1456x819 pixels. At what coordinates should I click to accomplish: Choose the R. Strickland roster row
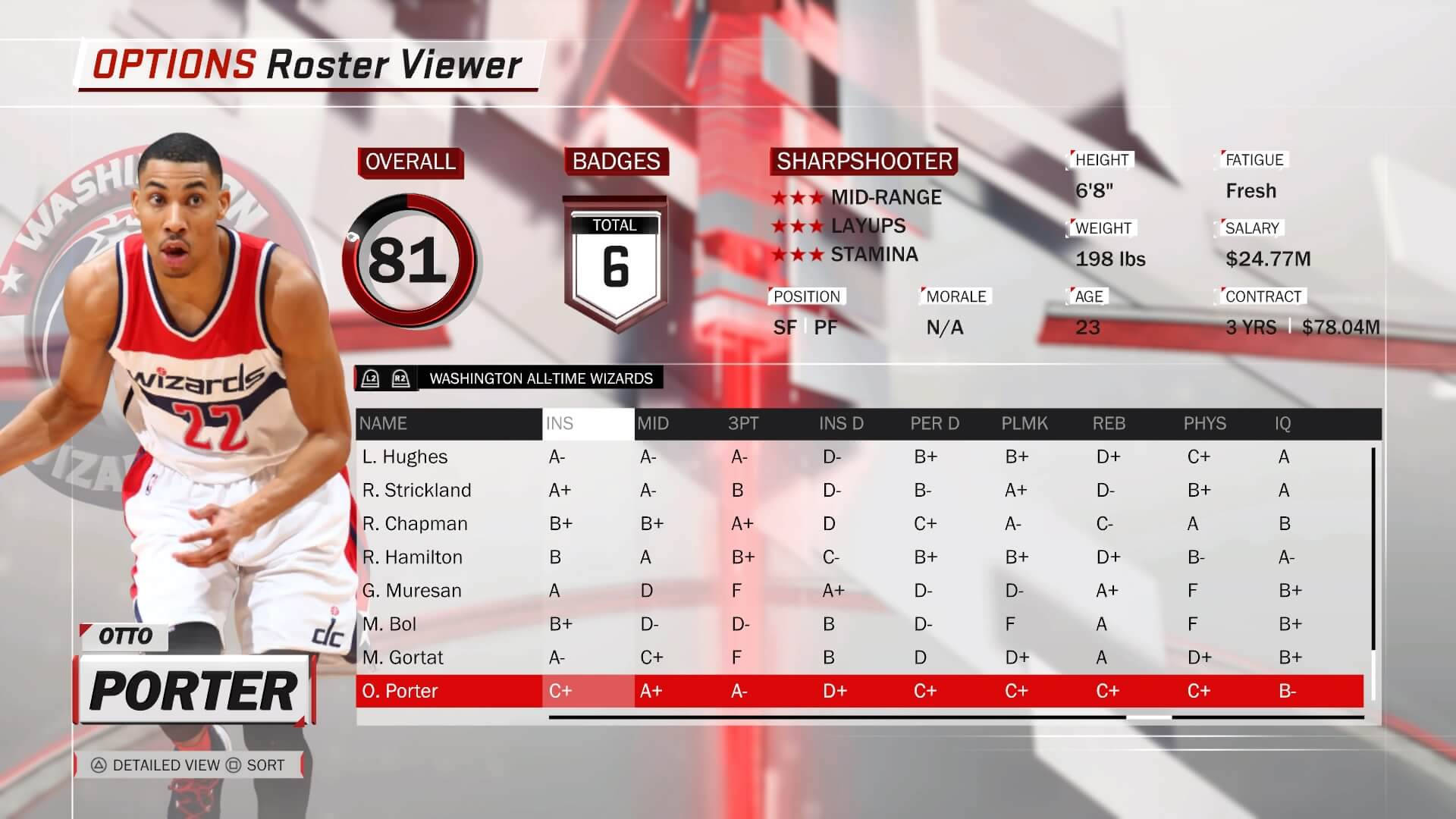[x=416, y=490]
